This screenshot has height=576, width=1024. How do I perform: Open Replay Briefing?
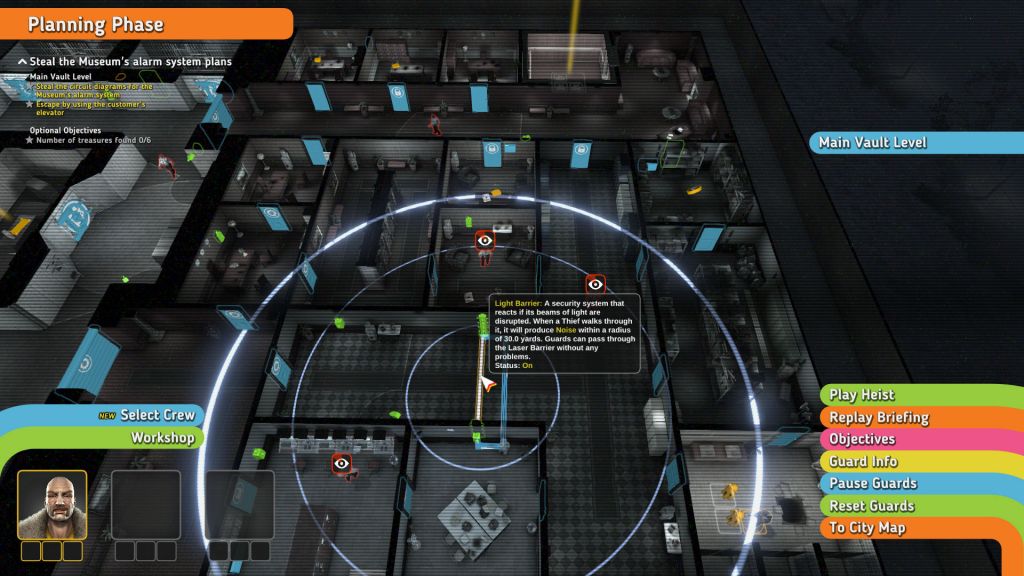[x=879, y=417]
